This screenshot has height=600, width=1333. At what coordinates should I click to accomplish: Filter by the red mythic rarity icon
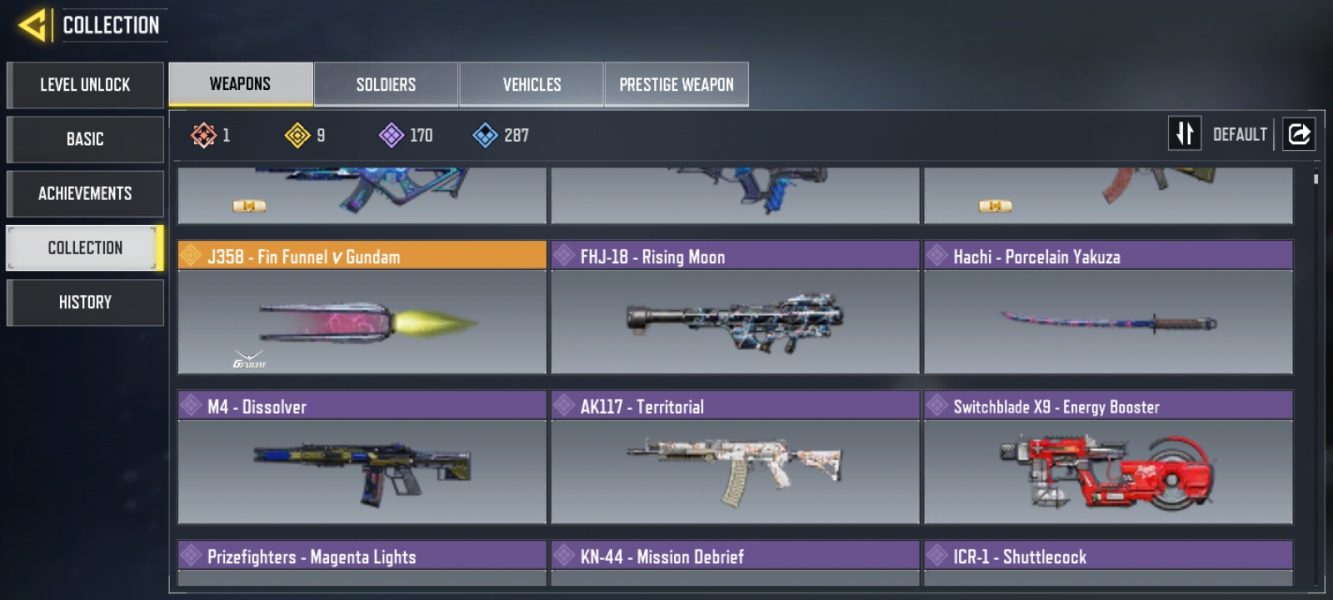(204, 135)
